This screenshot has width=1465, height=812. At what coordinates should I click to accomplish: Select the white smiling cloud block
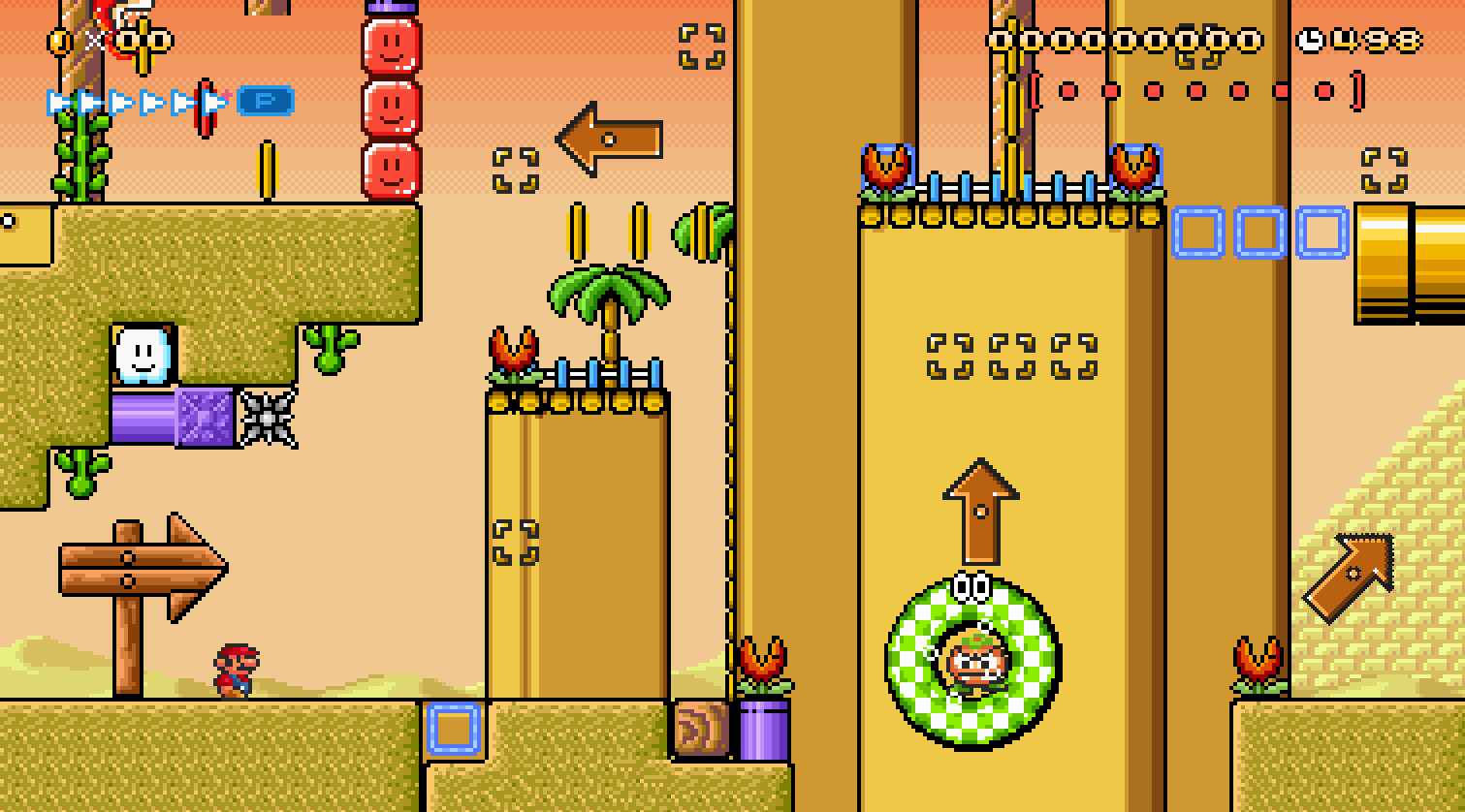142,356
